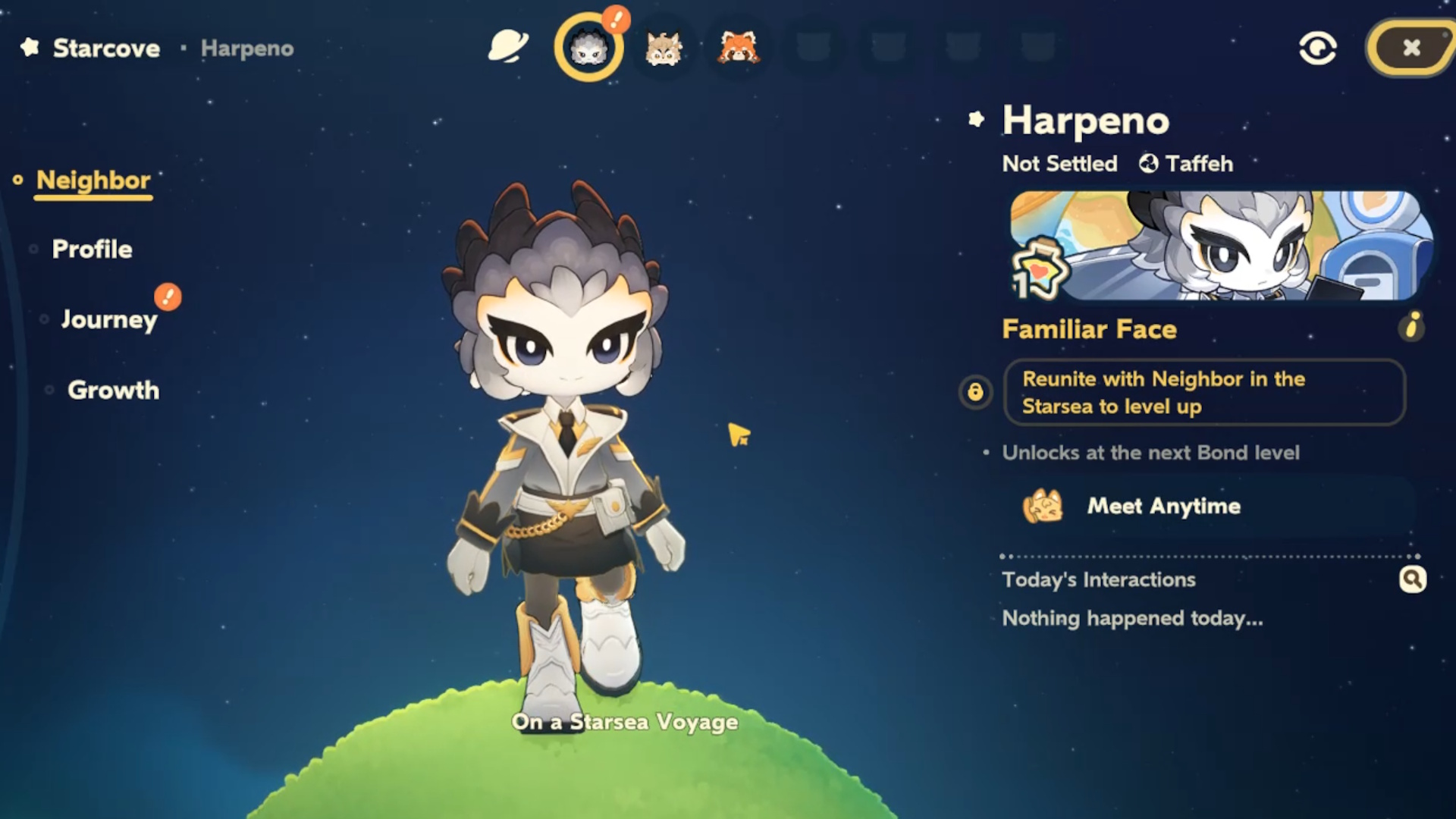The height and width of the screenshot is (819, 1456).
Task: Open the Journey section with the alert badge
Action: pyautogui.click(x=110, y=319)
